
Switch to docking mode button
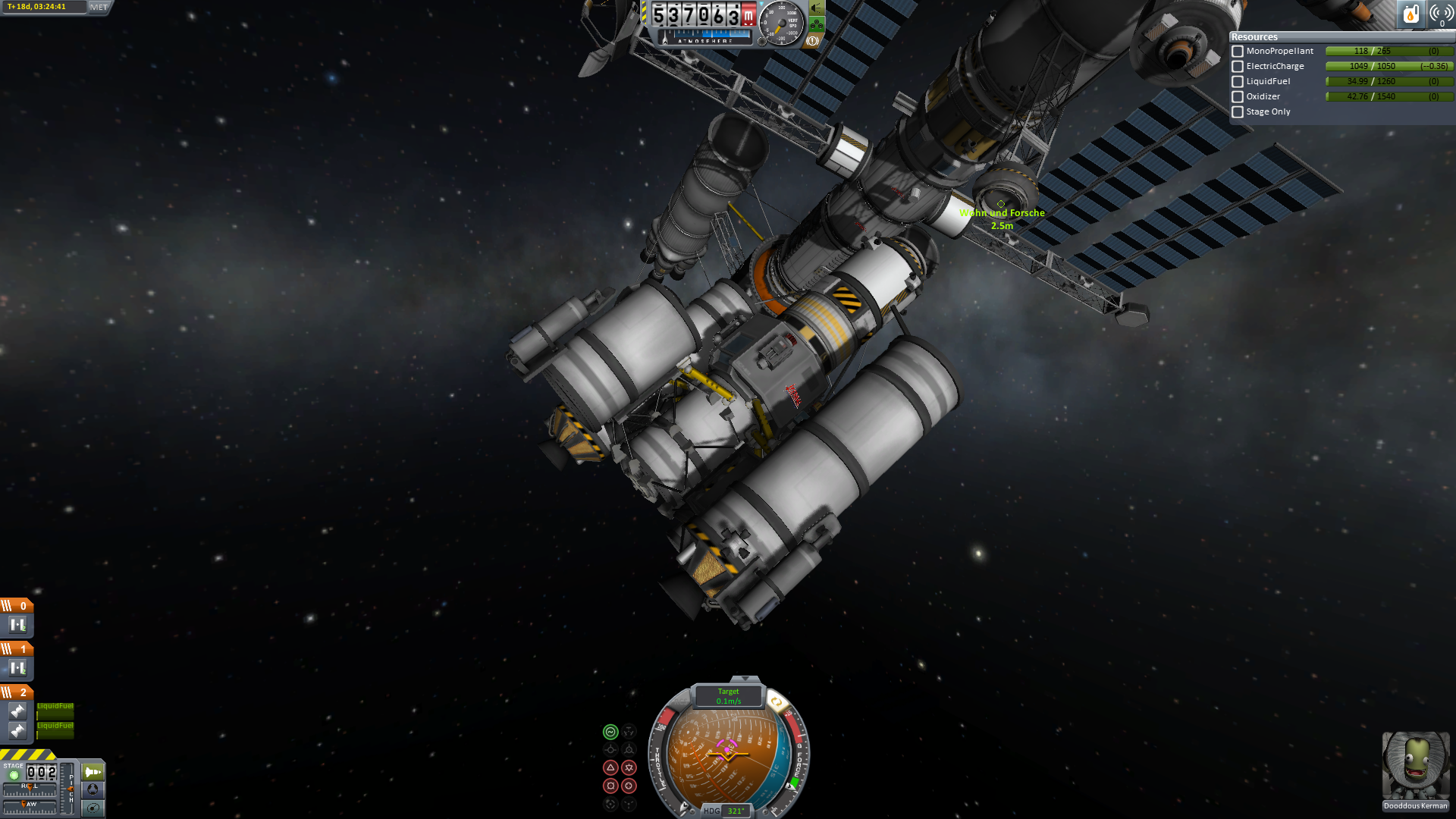93,789
